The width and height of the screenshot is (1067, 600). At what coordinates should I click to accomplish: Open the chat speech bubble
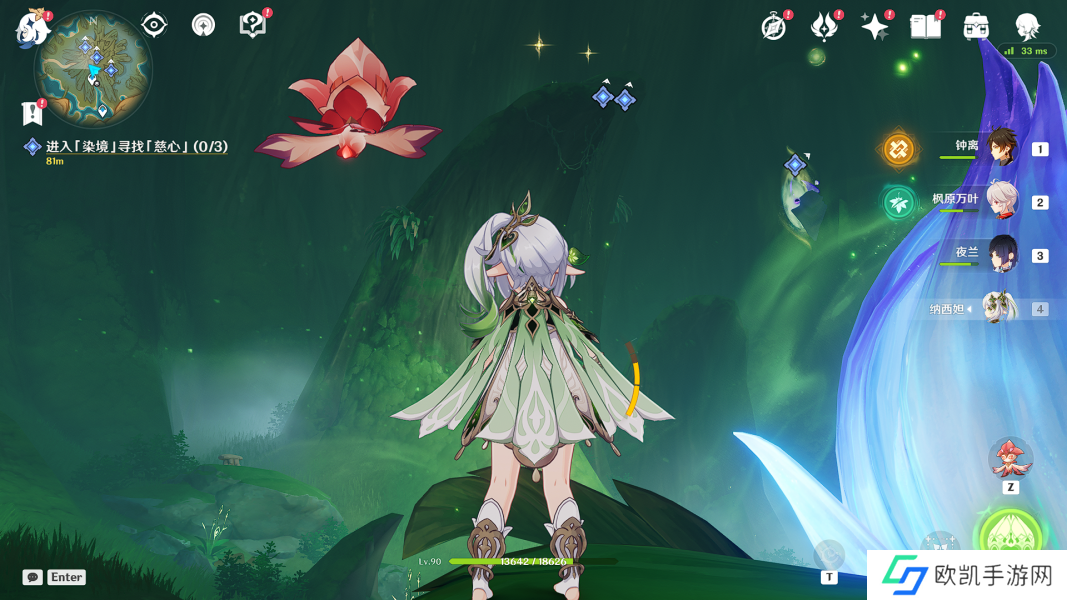pos(33,577)
